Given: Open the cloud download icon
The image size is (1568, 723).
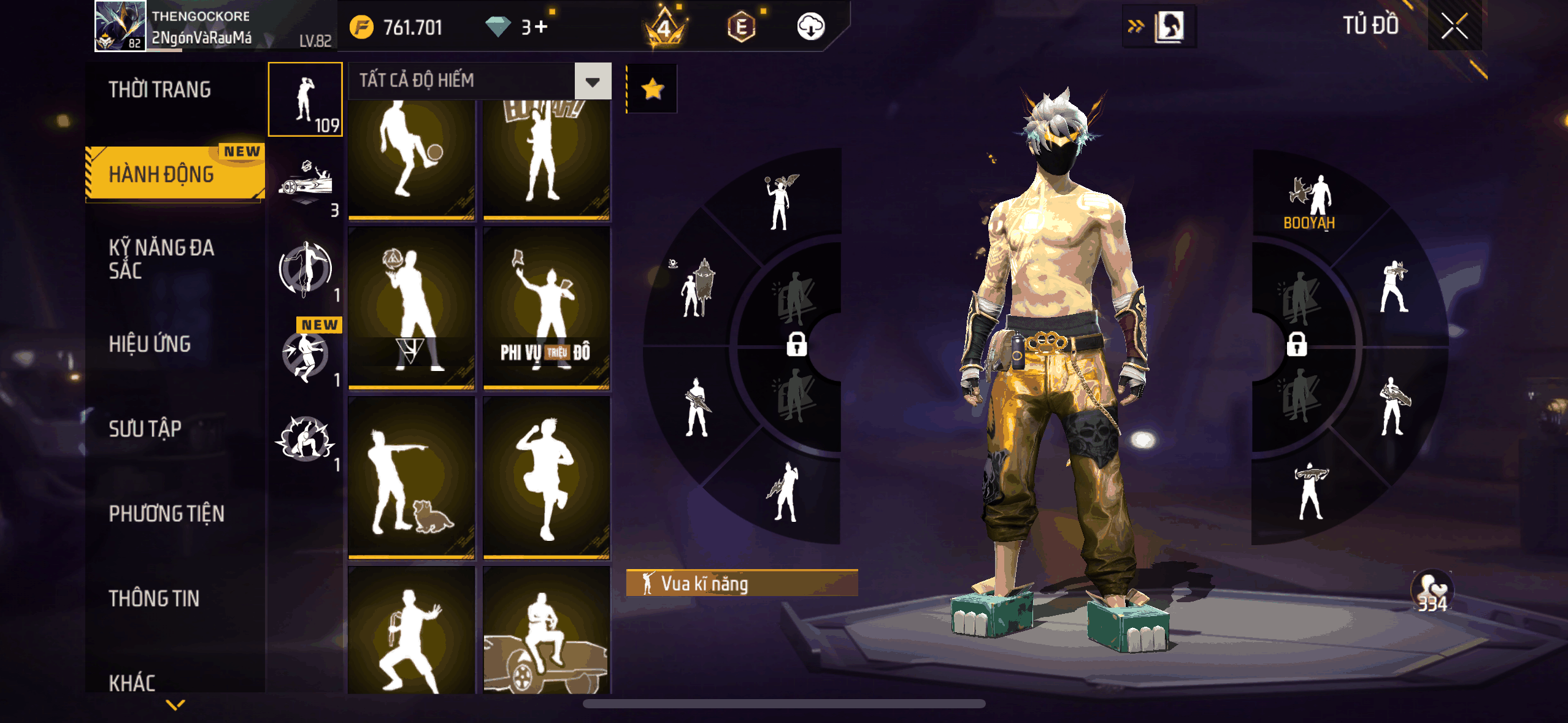Looking at the screenshot, I should (810, 26).
